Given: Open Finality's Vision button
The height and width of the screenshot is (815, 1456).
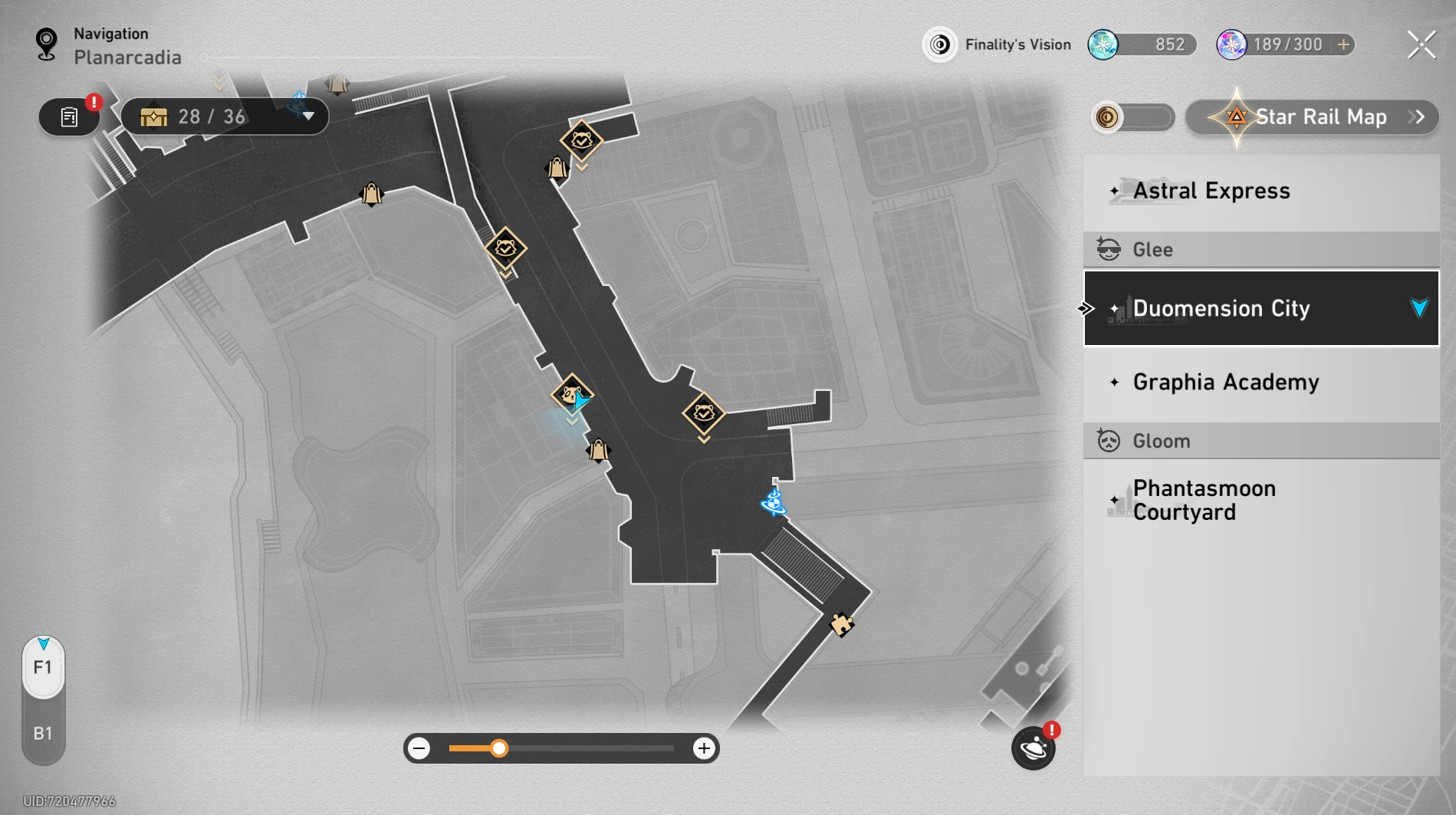Looking at the screenshot, I should pyautogui.click(x=998, y=45).
